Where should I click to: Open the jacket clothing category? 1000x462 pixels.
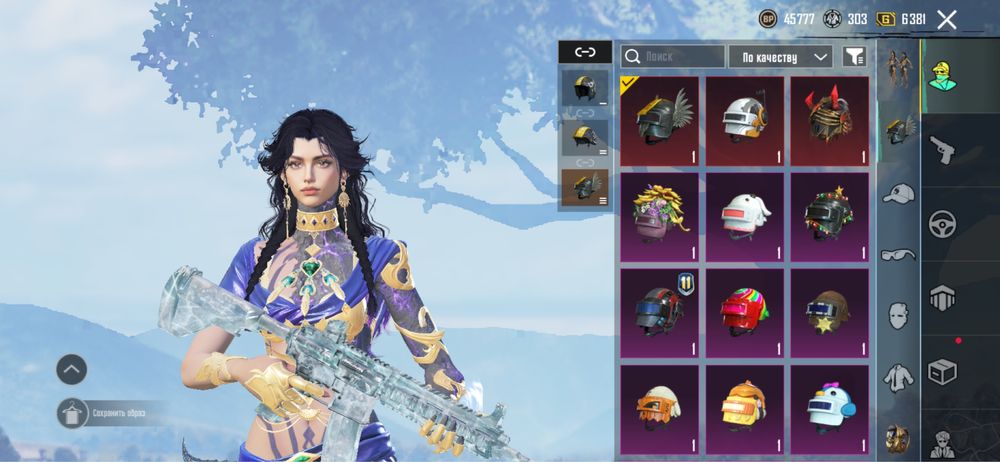(x=898, y=378)
